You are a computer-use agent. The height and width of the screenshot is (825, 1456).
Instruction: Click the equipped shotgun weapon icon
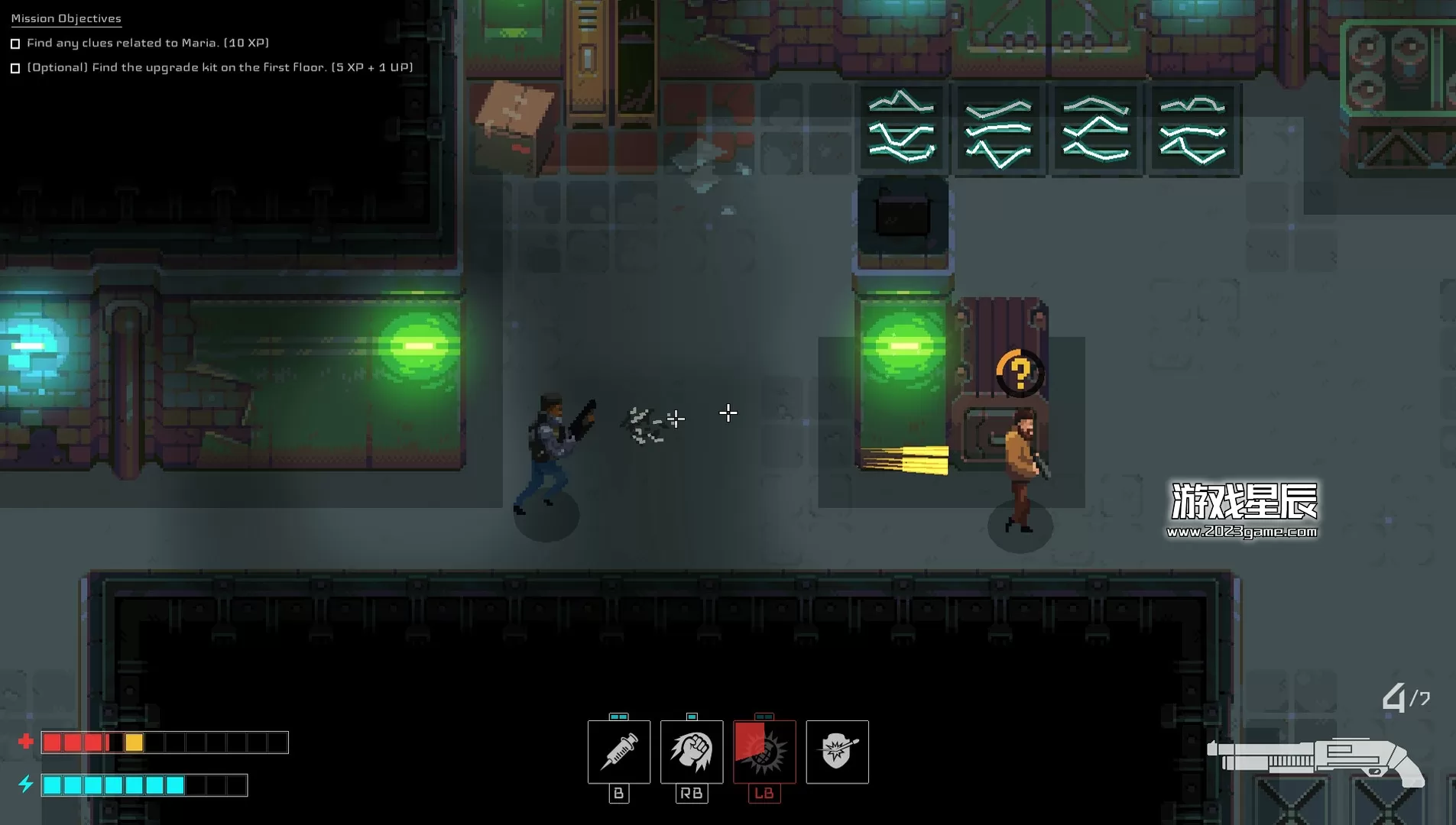1315,759
